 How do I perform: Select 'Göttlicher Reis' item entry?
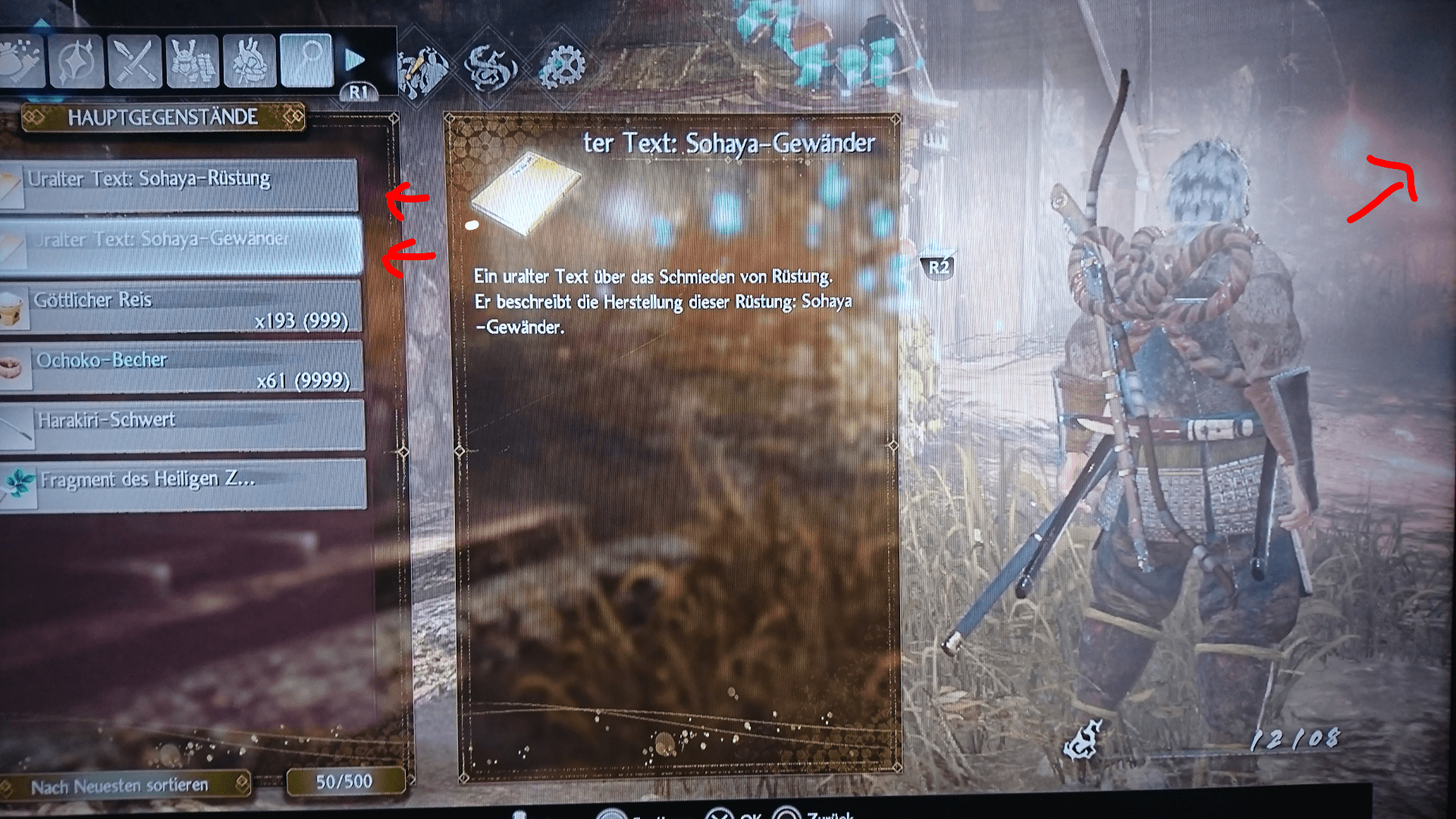(182, 303)
